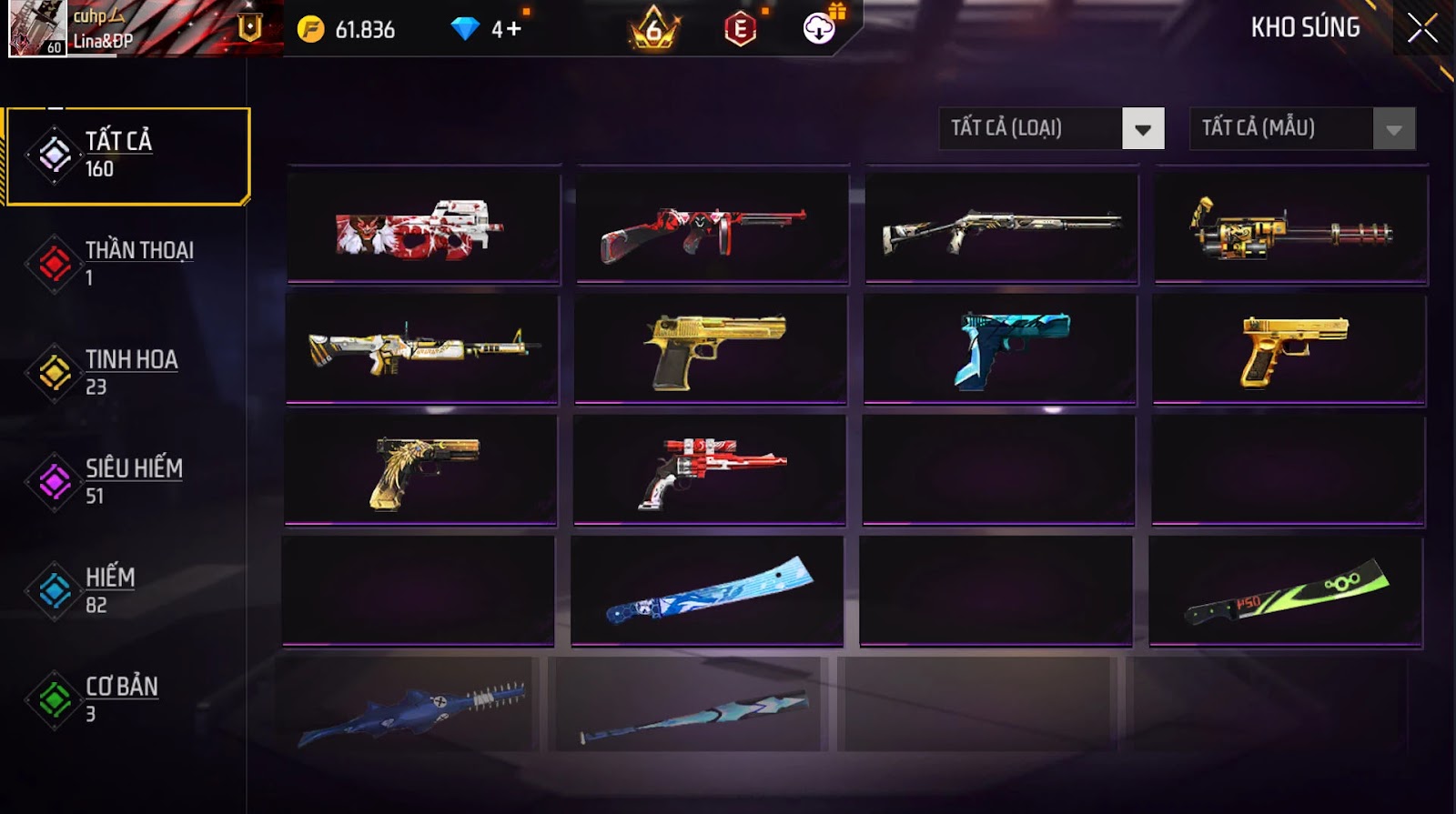Select the blue machete skin

point(708,591)
